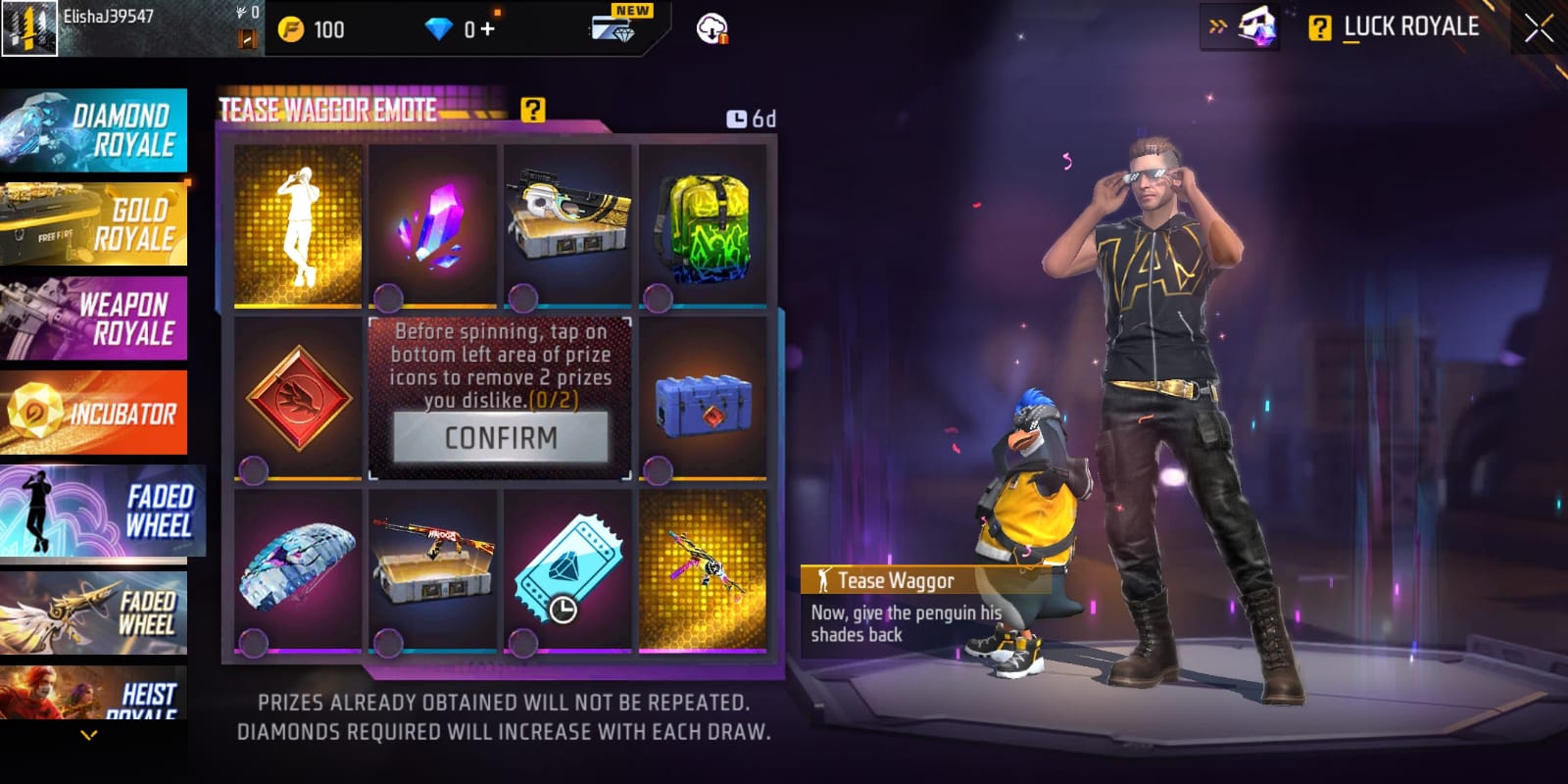This screenshot has width=1568, height=784.
Task: Select the Tease Waggor emote prize tile
Action: point(298,225)
